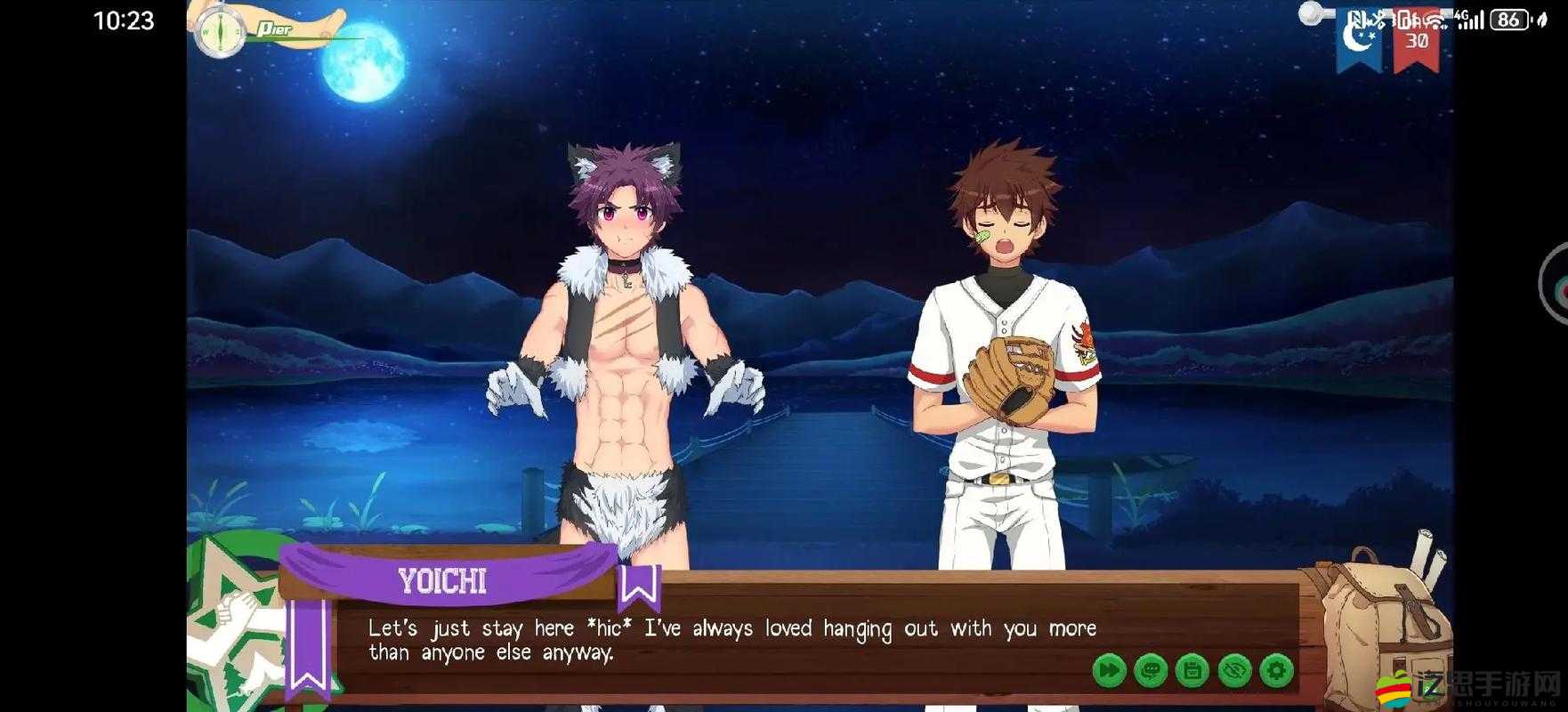The width and height of the screenshot is (1568, 712).
Task: Advance the dialogue text from Yoichi
Action: pyautogui.click(x=730, y=641)
